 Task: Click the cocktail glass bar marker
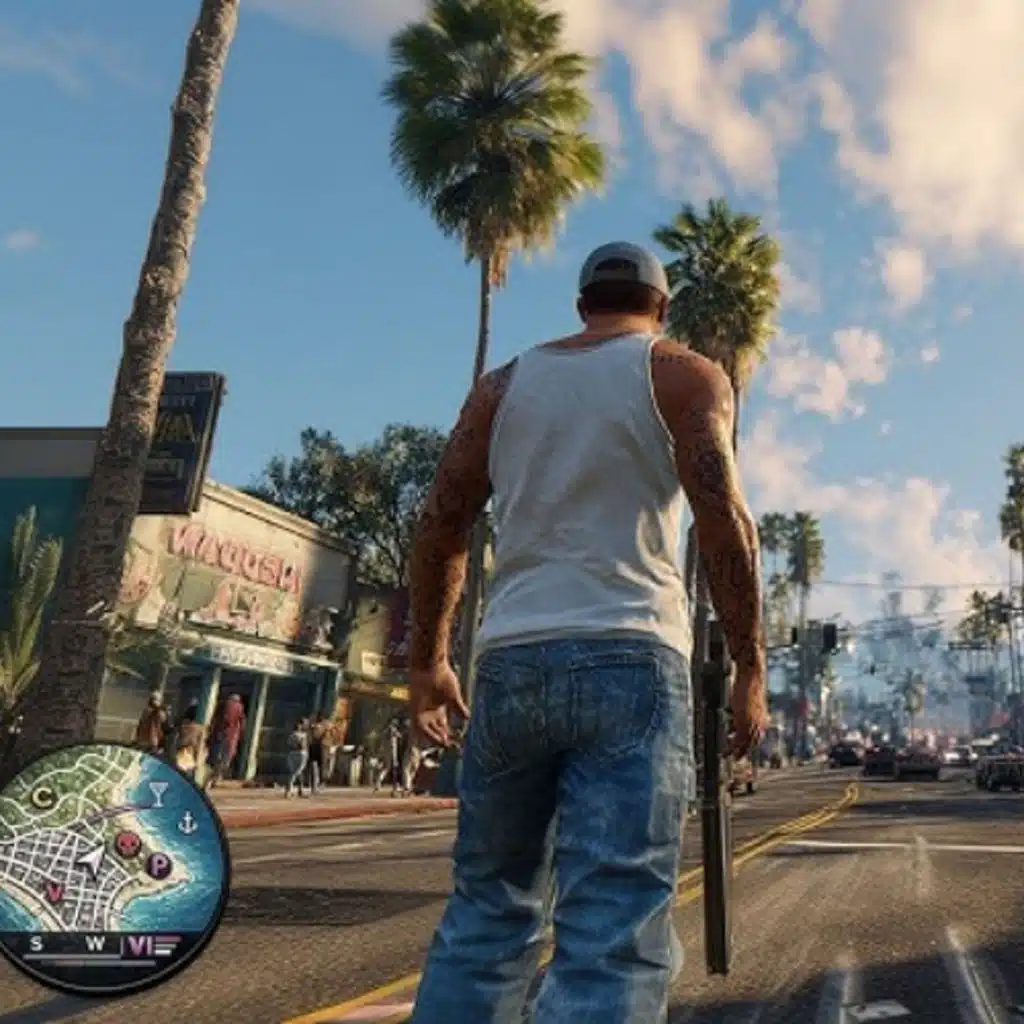click(158, 793)
